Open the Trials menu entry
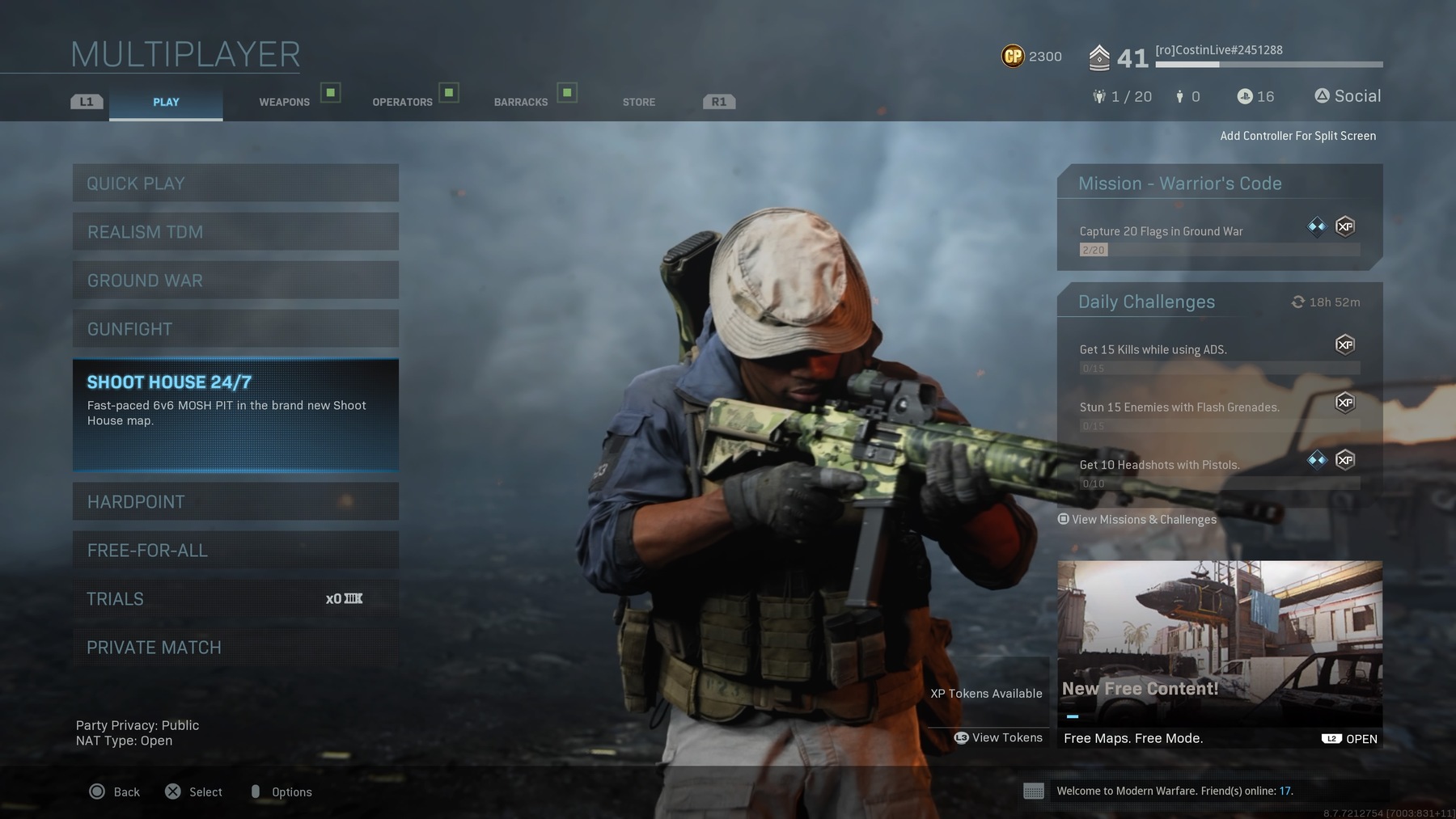This screenshot has width=1456, height=819. pyautogui.click(x=235, y=599)
